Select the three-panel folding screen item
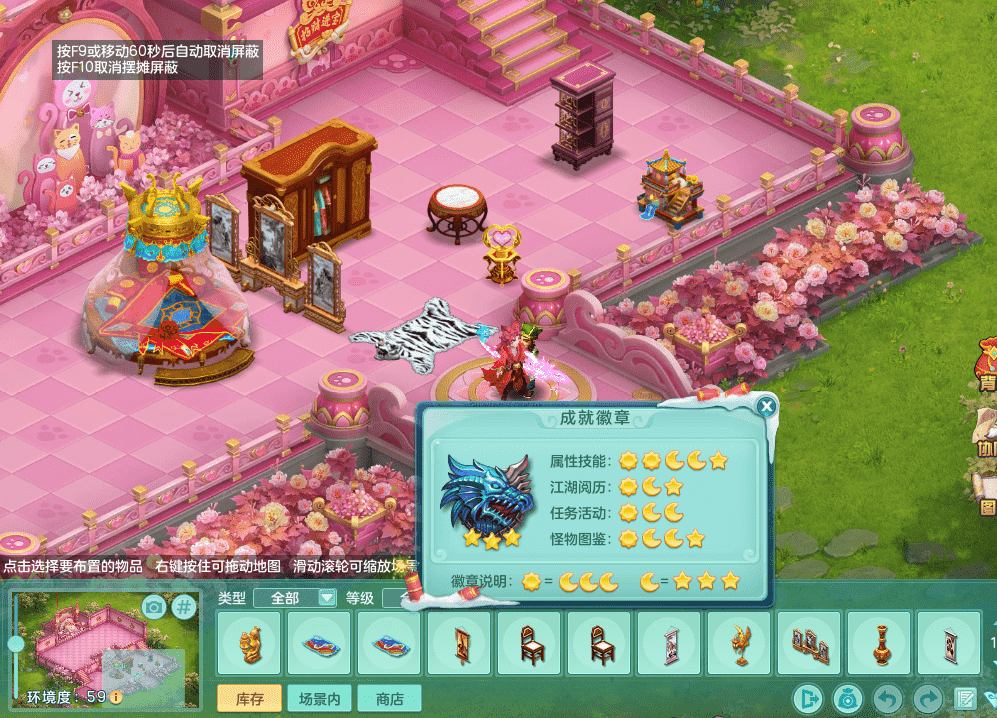This screenshot has height=718, width=997. 809,643
